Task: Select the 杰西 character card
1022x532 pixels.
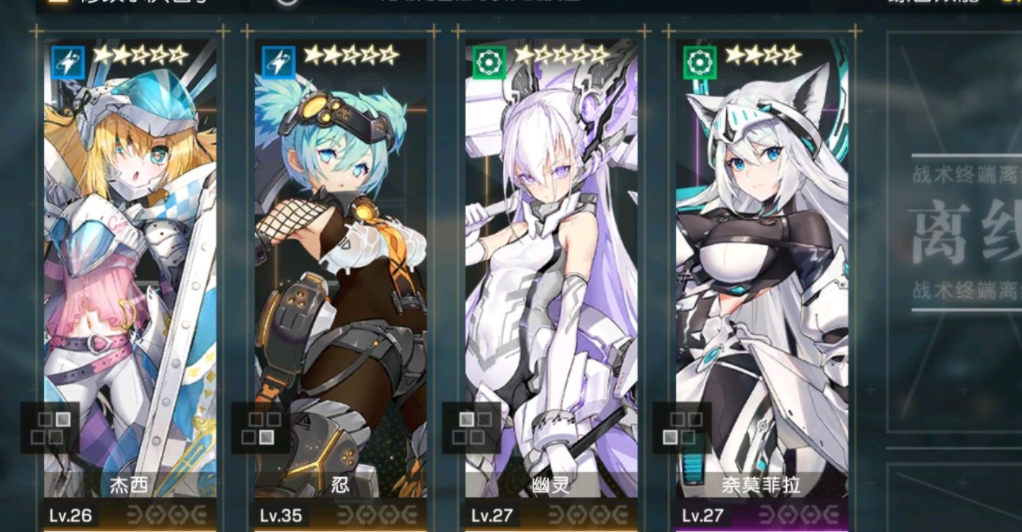Action: tap(130, 280)
